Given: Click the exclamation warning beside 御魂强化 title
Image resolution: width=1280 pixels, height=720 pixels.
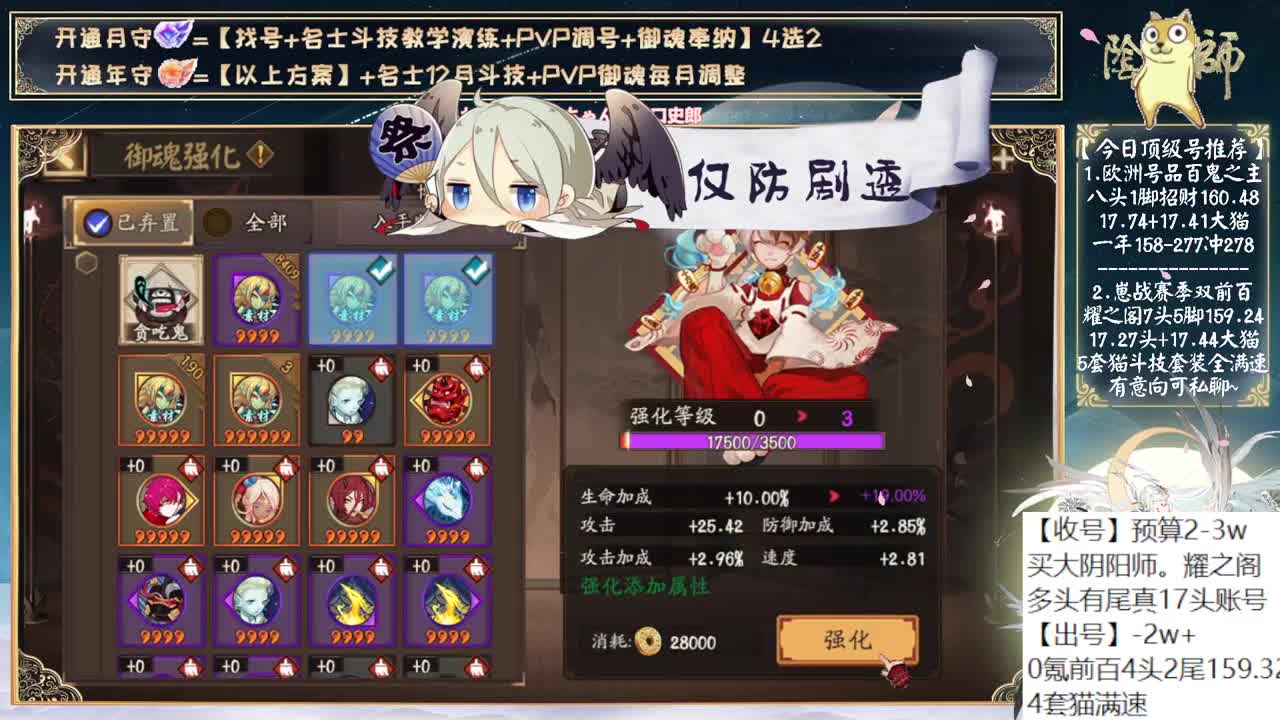Looking at the screenshot, I should click(257, 153).
